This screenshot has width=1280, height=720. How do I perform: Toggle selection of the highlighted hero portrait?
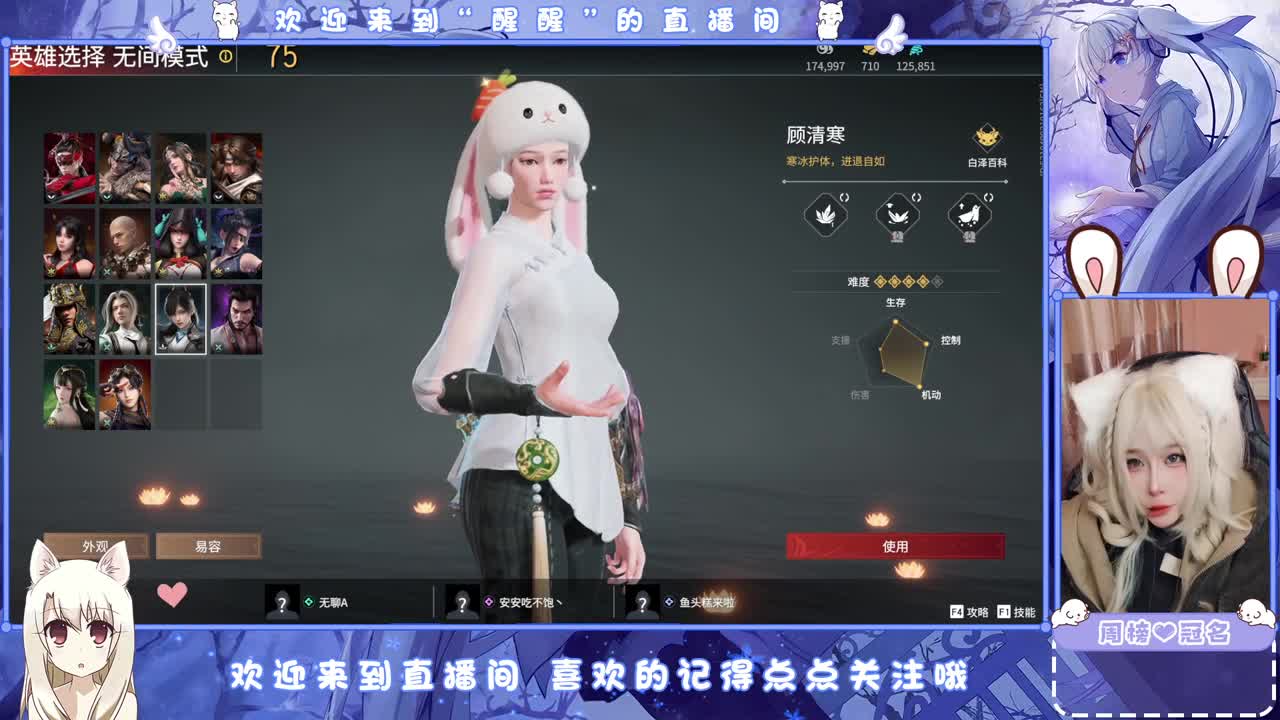pos(181,317)
